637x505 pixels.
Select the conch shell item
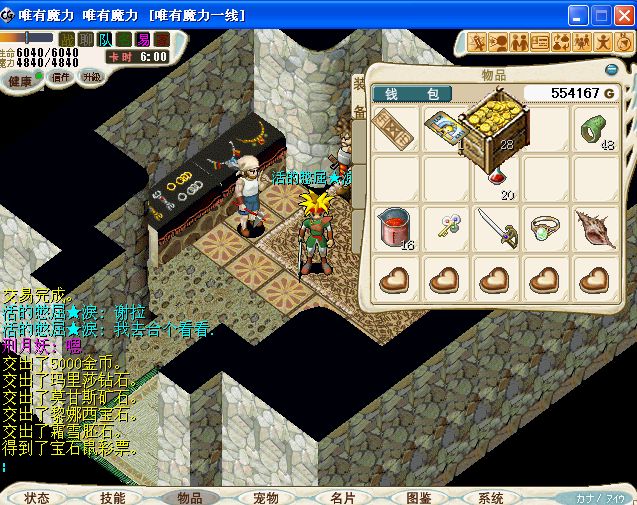point(597,227)
